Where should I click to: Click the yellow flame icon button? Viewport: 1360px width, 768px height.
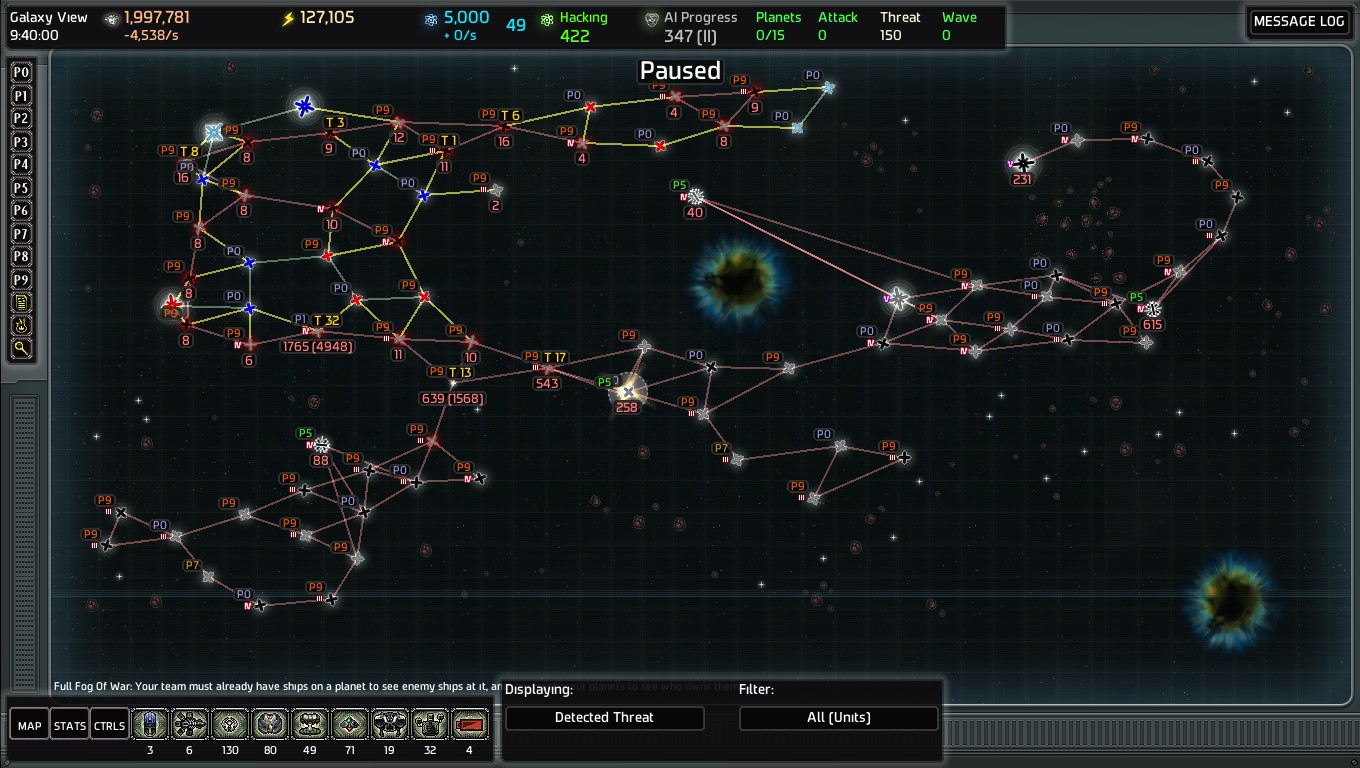(21, 325)
